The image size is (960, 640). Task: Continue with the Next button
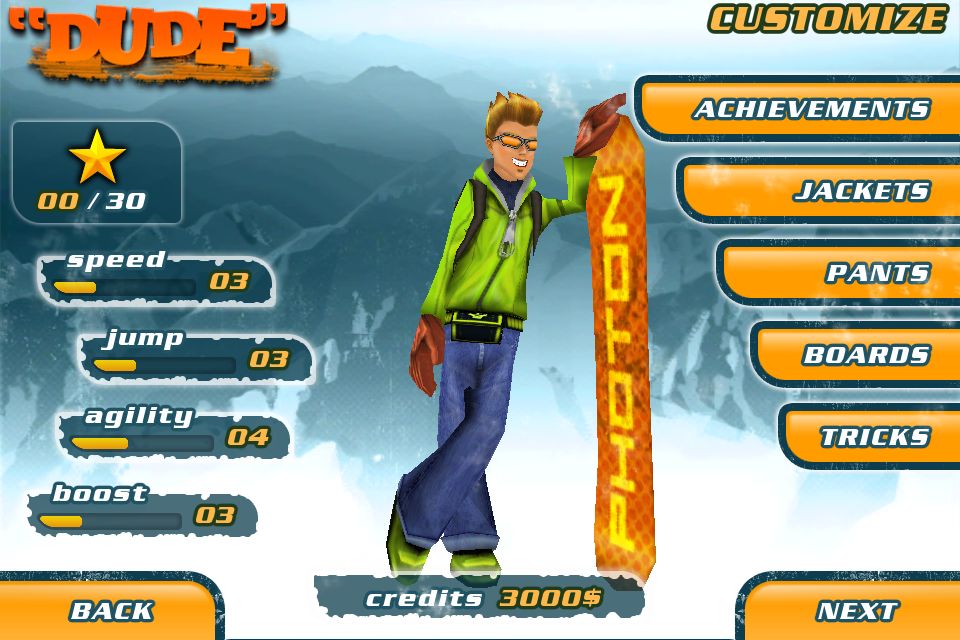(x=856, y=610)
